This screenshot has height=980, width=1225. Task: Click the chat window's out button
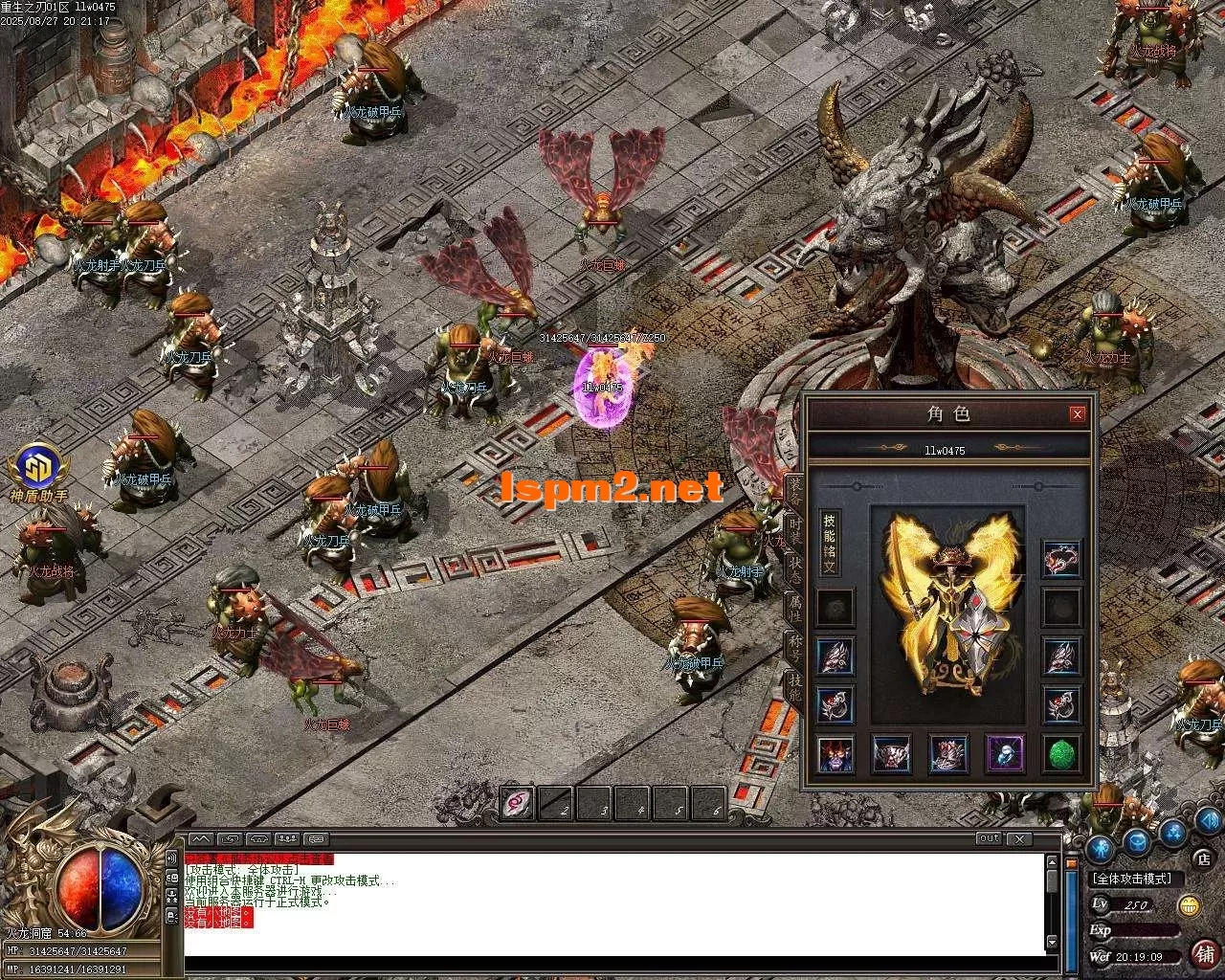click(989, 838)
